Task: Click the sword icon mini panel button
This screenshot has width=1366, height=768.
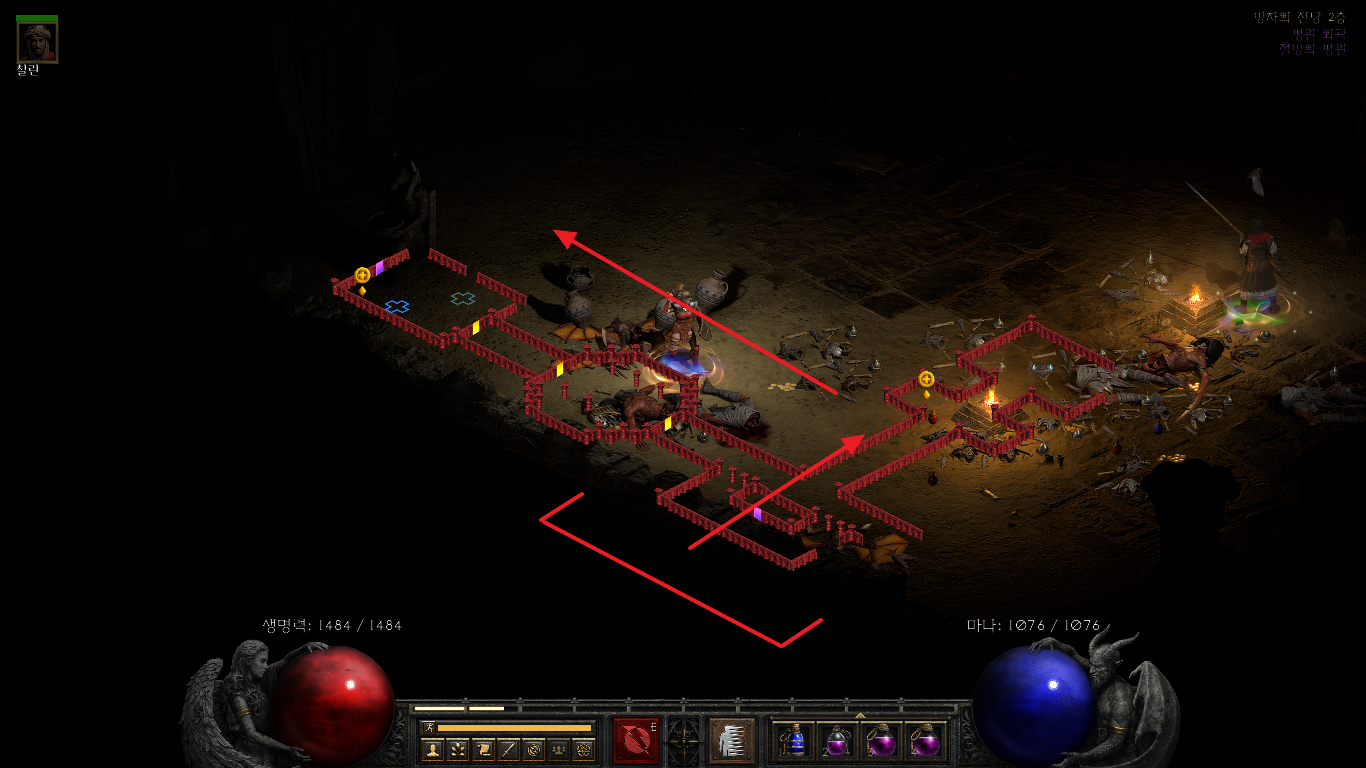Action: pyautogui.click(x=508, y=749)
